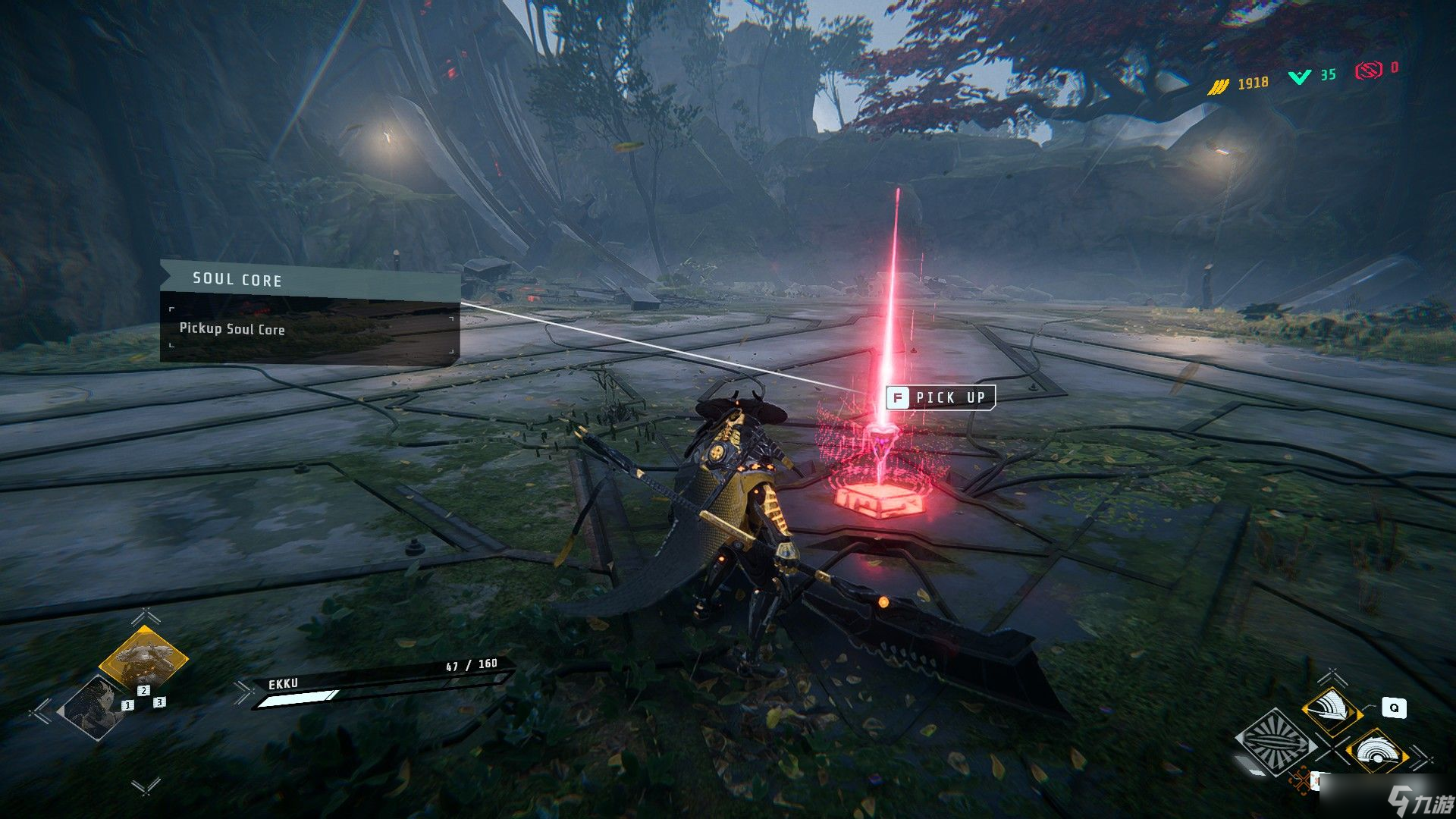
Task: Click the orange crosshair target icon
Action: coord(1302,780)
